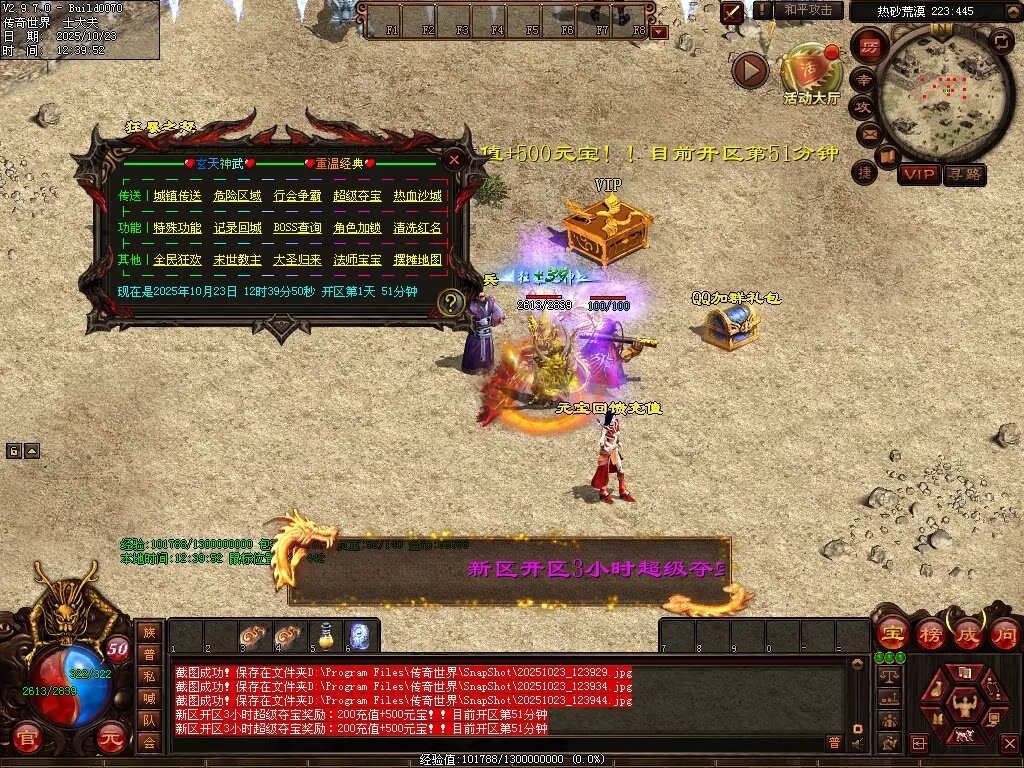Use the yellow potion hotbar slot
This screenshot has height=768, width=1024.
pos(325,635)
